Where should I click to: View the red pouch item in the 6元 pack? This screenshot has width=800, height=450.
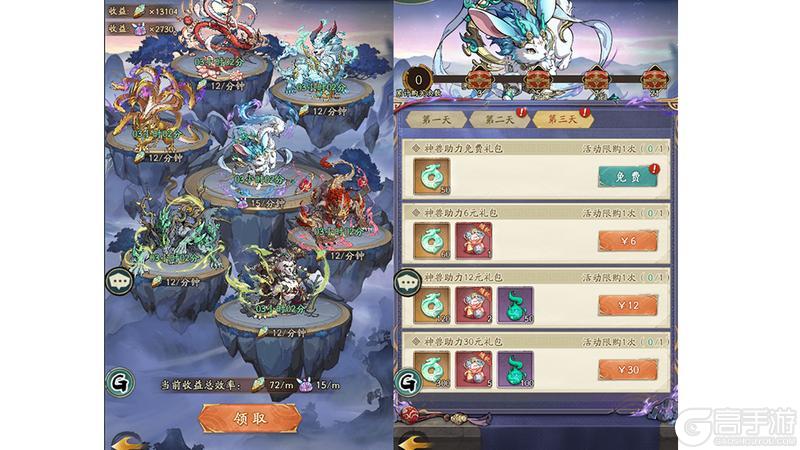[475, 240]
